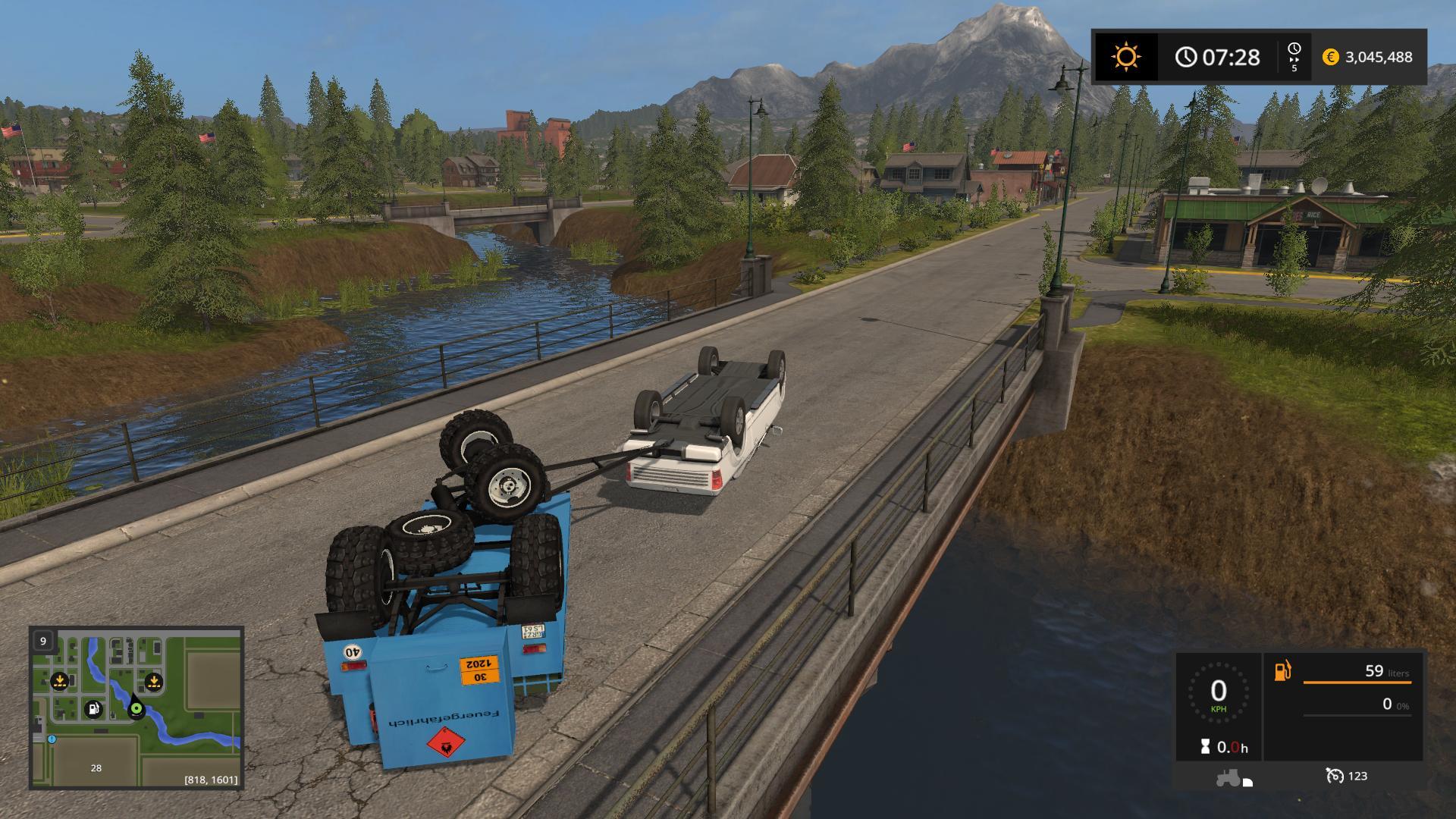The height and width of the screenshot is (819, 1456).
Task: Select the fuel station marker on minimap
Action: [x=93, y=708]
